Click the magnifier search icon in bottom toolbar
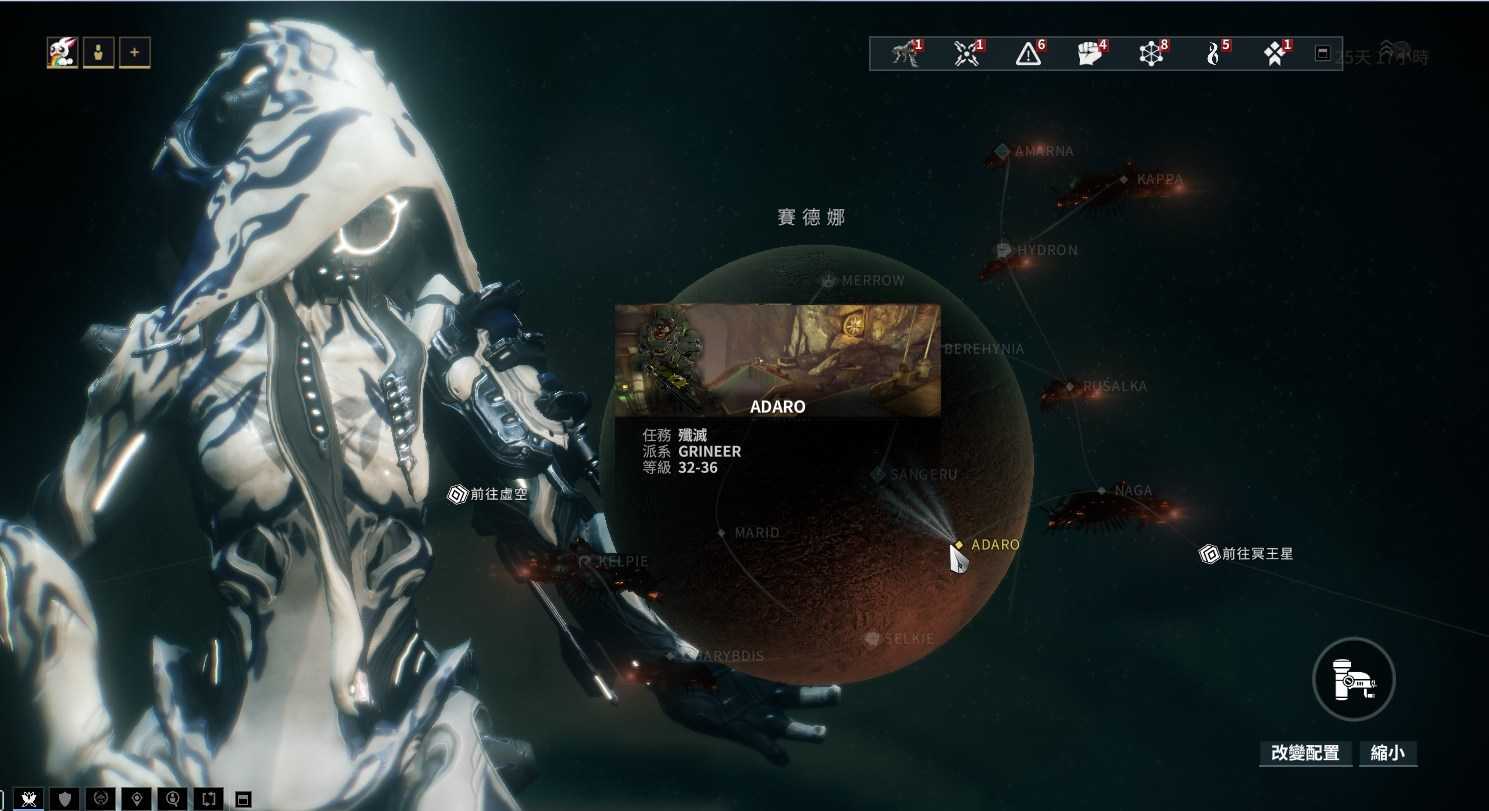The image size is (1489, 811). pyautogui.click(x=170, y=798)
